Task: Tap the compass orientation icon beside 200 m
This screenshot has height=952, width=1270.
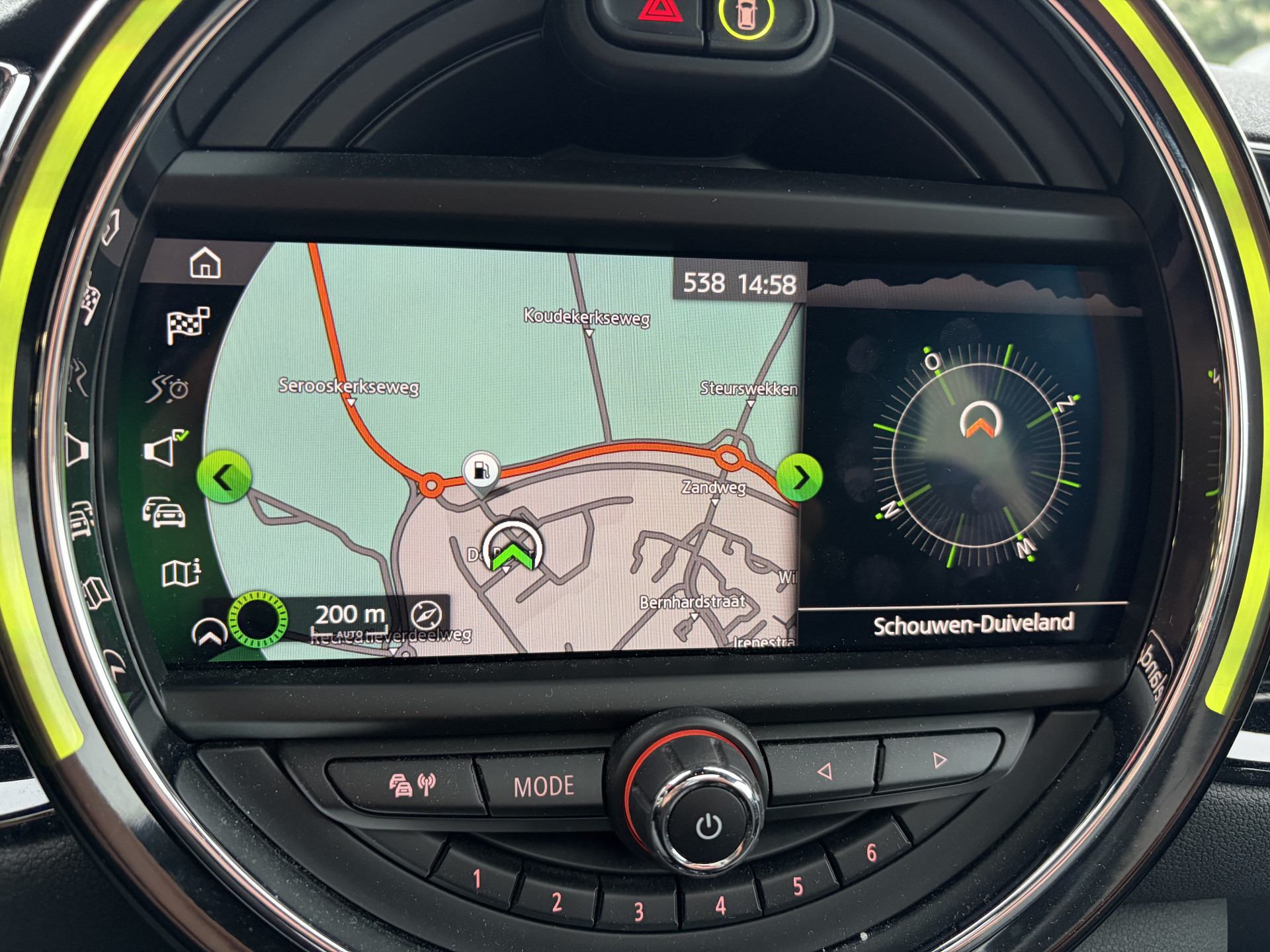Action: point(426,615)
